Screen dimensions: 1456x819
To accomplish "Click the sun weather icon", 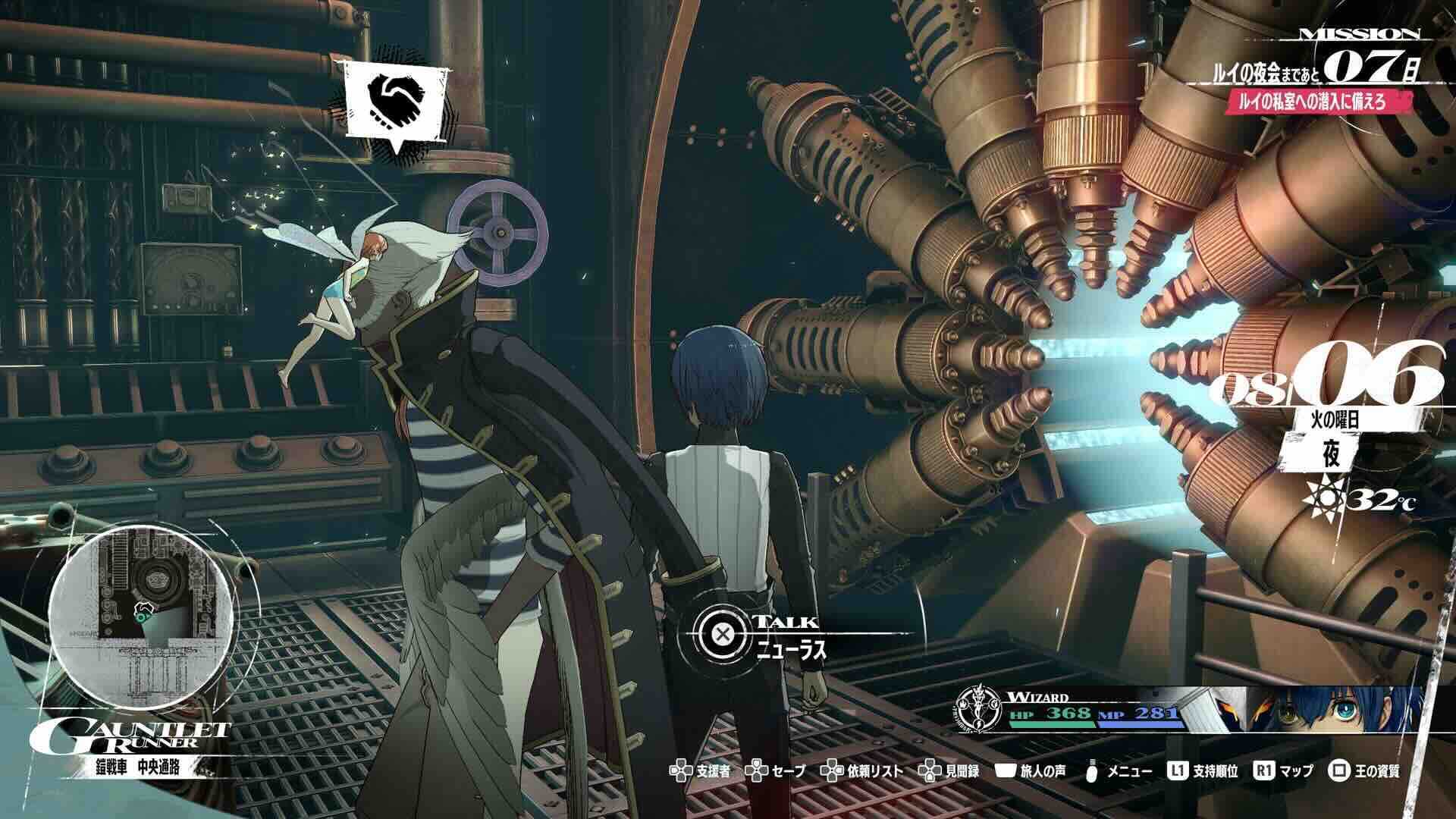I will click(x=1321, y=499).
